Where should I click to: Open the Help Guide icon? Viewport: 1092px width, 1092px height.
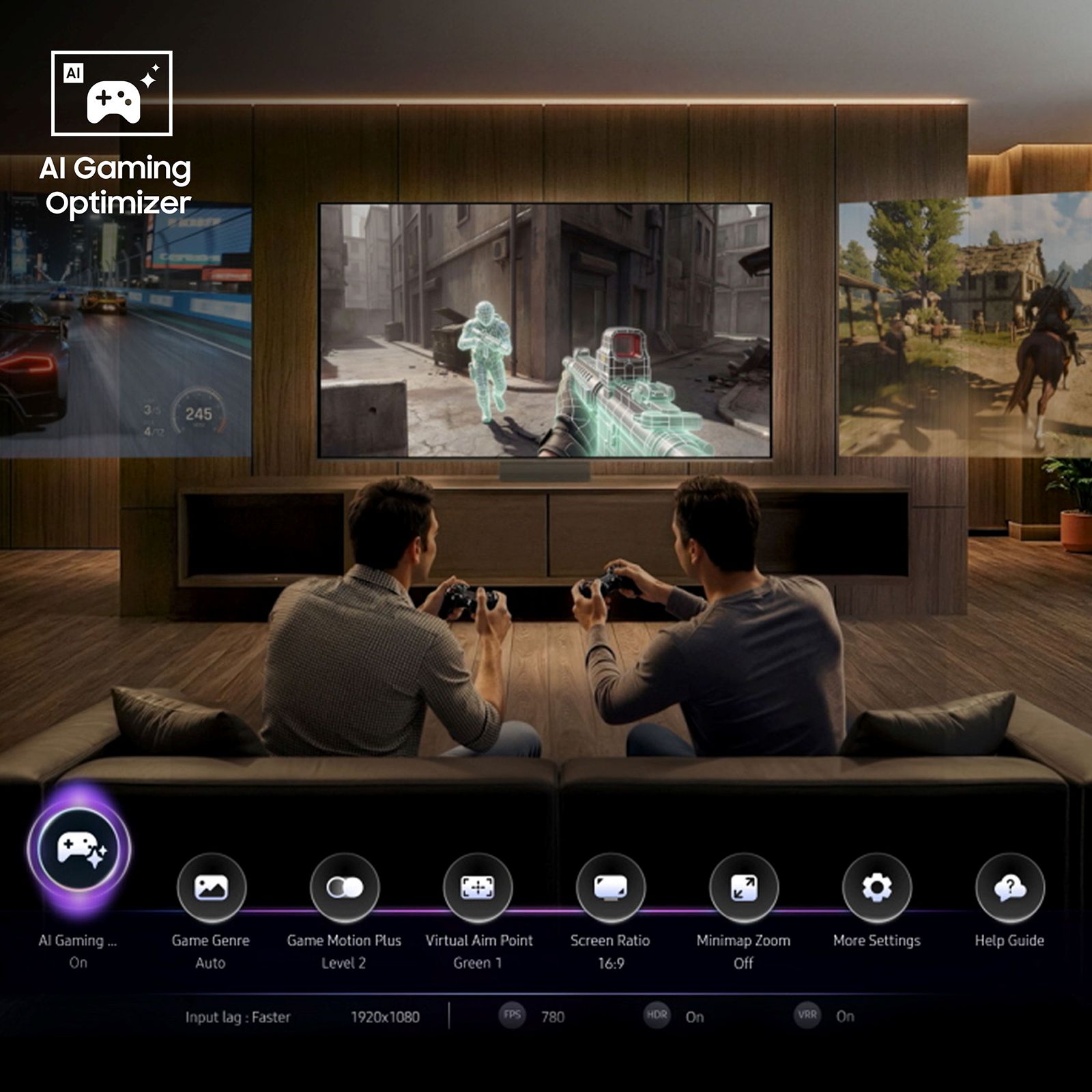click(1009, 887)
